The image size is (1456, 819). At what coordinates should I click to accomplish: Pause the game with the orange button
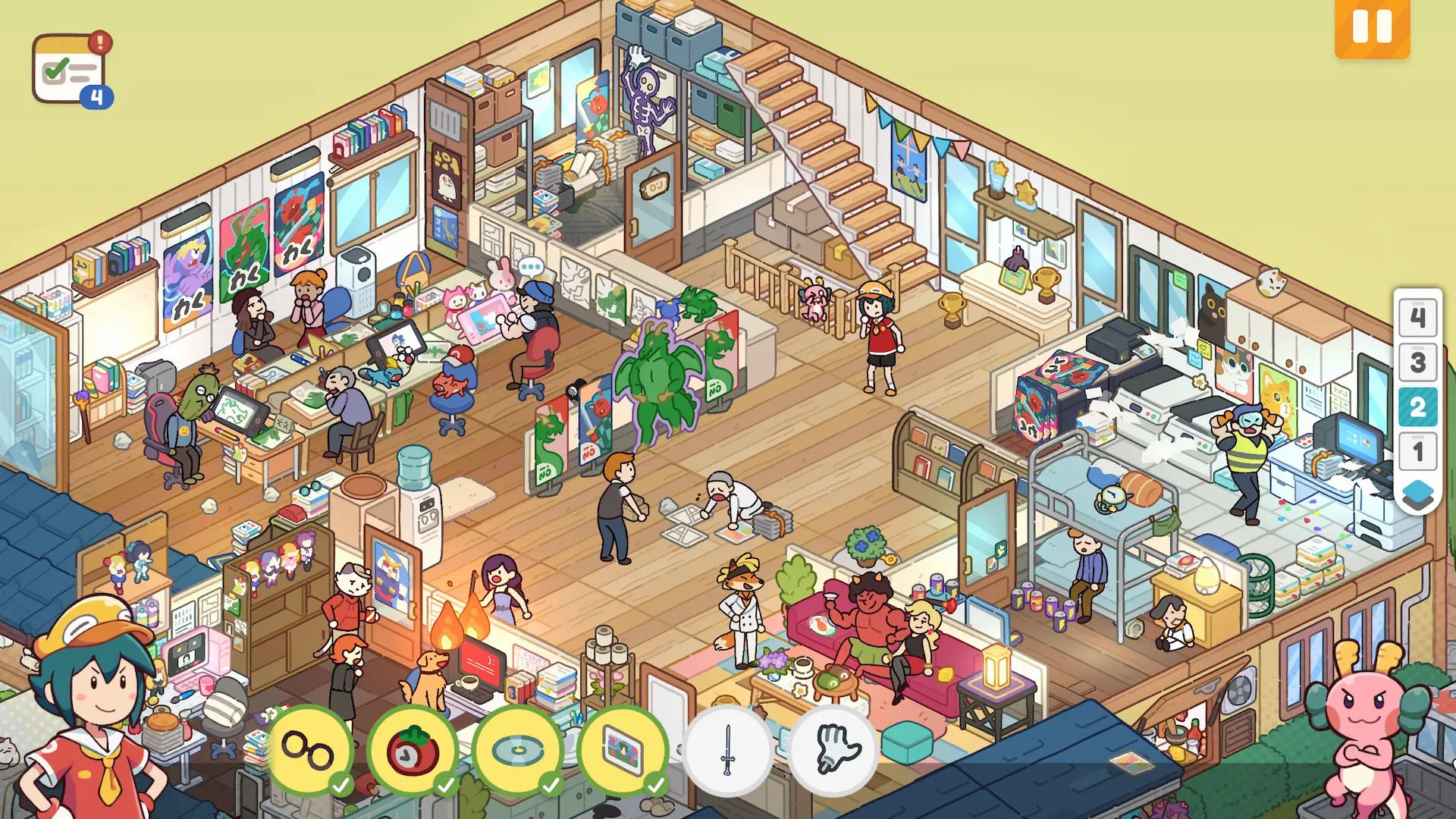point(1372,28)
